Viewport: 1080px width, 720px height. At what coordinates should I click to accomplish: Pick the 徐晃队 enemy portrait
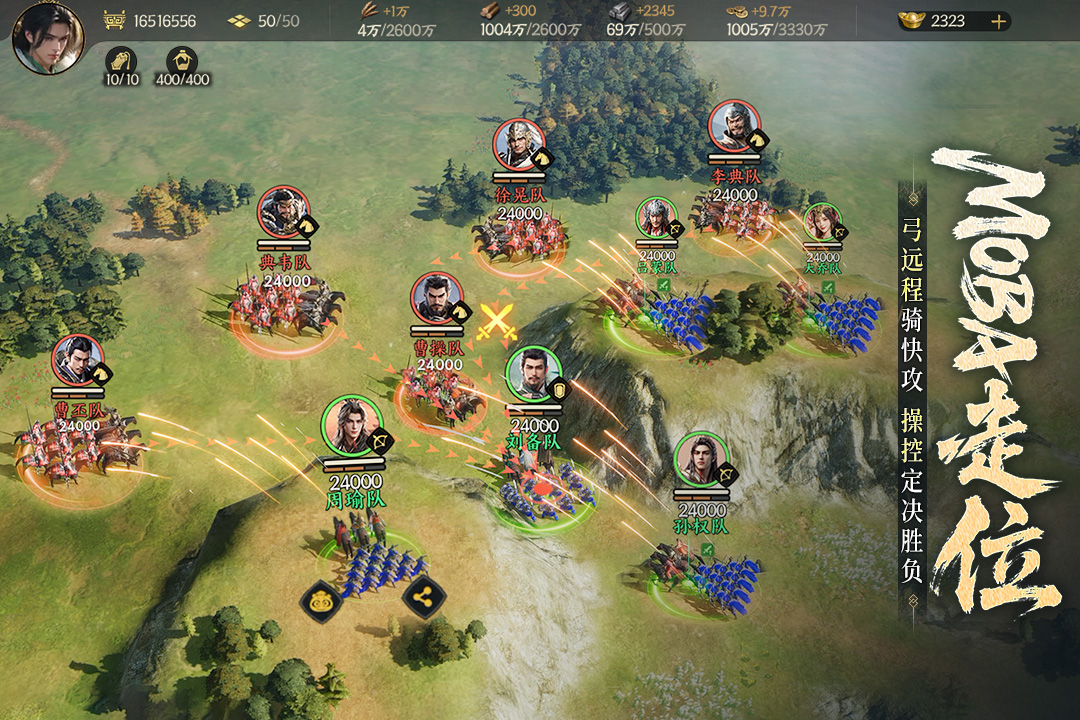pos(519,146)
